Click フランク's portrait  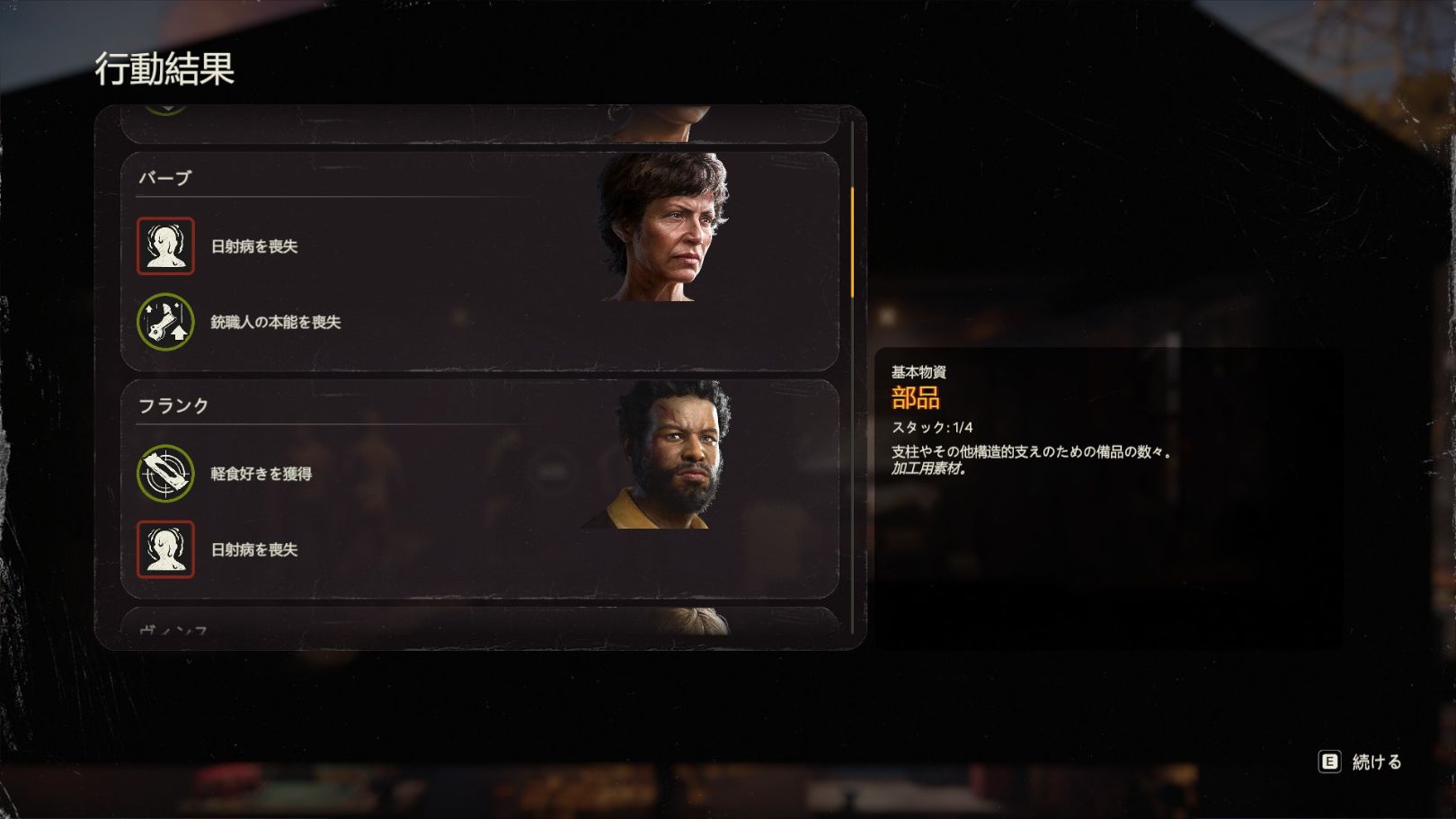(x=667, y=456)
